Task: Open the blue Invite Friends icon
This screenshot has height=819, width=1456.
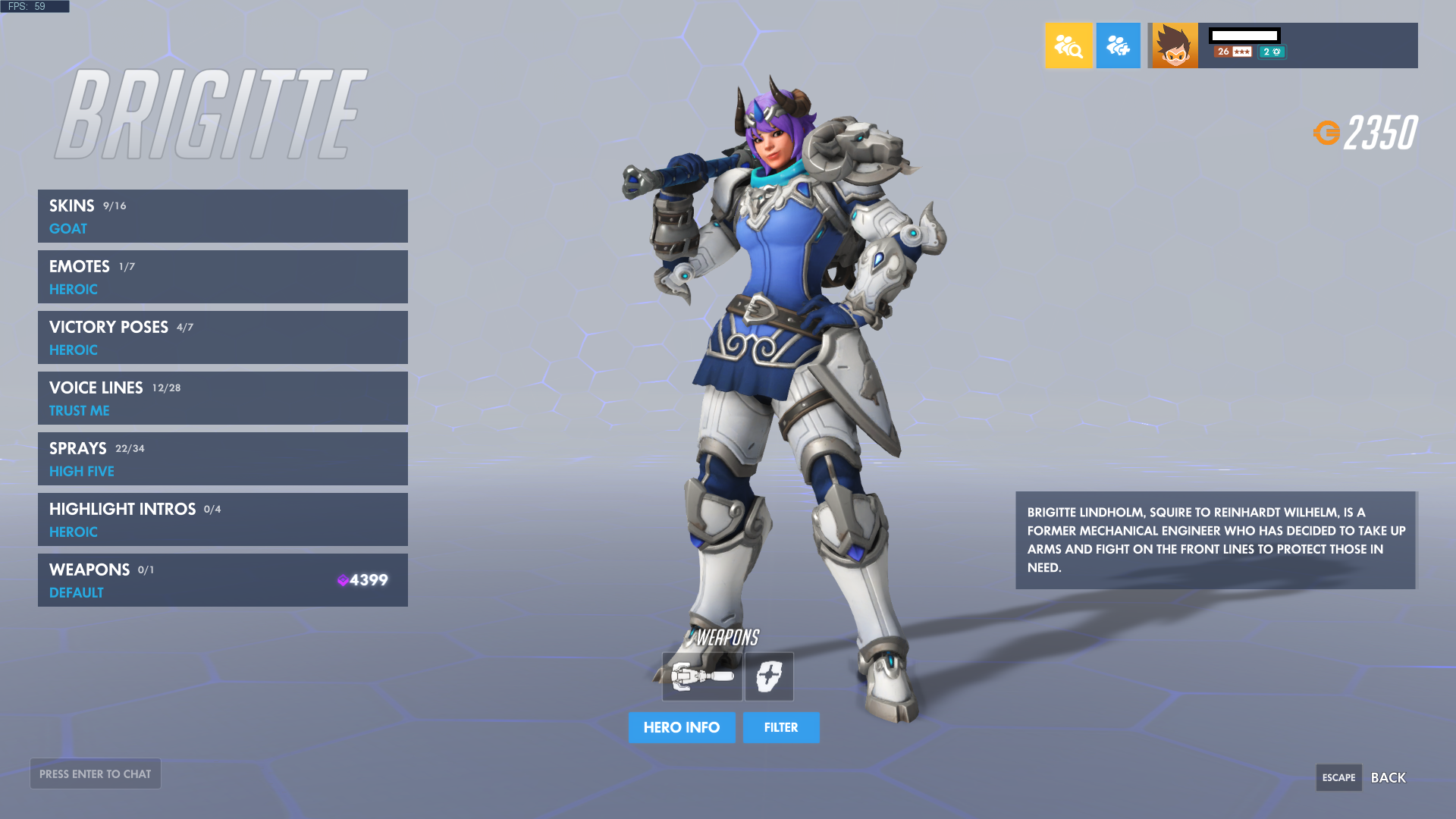Action: tap(1119, 45)
